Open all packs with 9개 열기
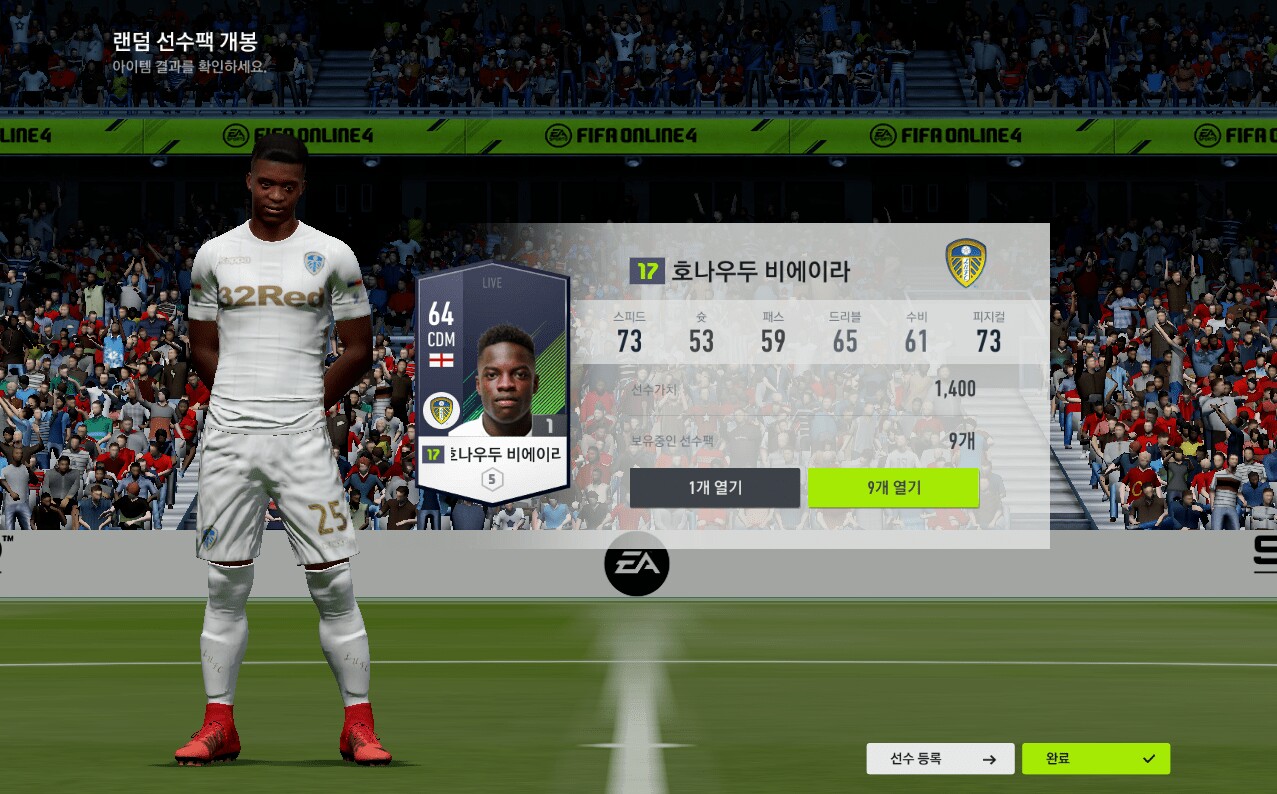This screenshot has width=1277, height=794. [893, 488]
